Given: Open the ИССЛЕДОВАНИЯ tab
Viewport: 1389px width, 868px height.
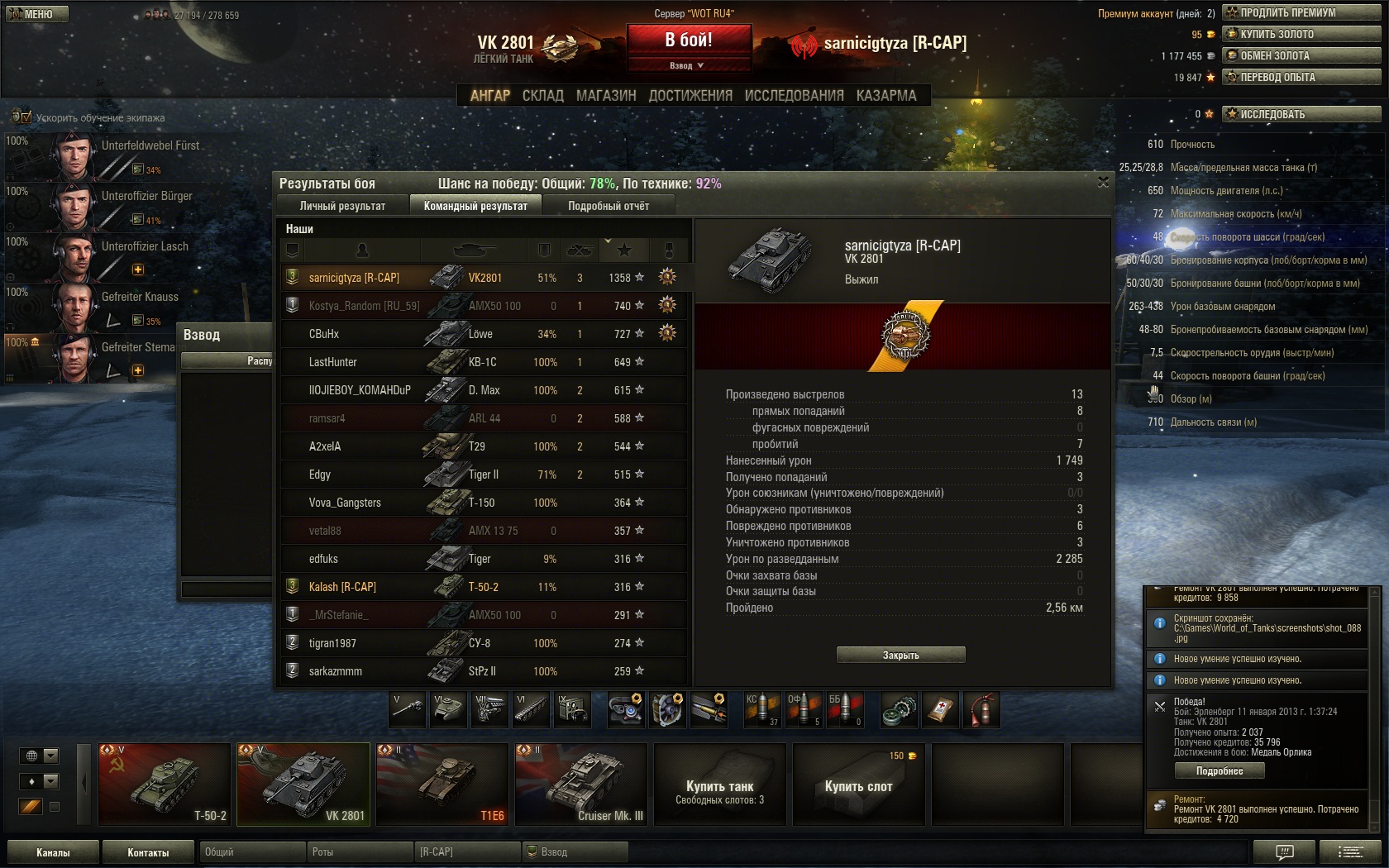Looking at the screenshot, I should (794, 96).
